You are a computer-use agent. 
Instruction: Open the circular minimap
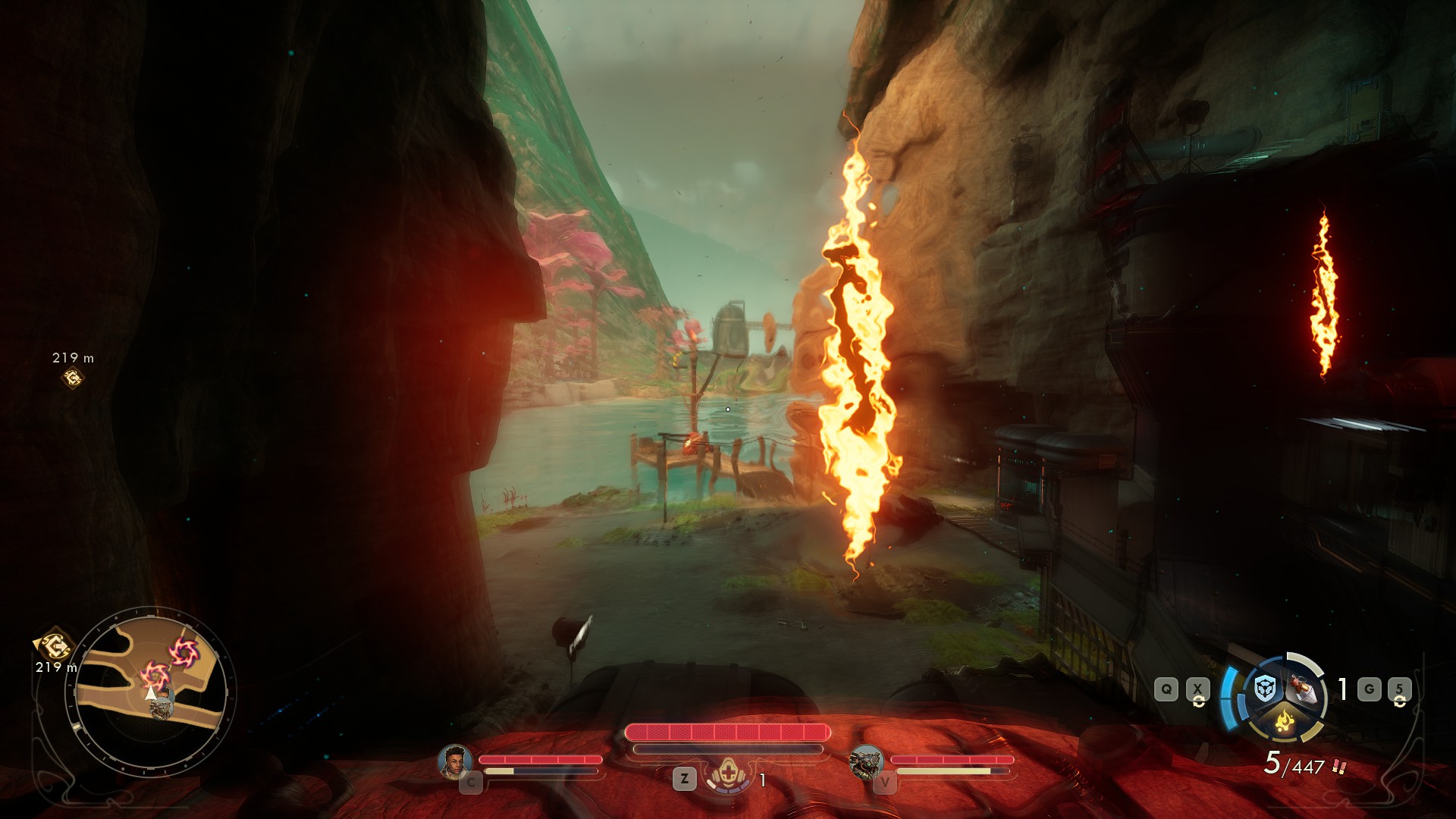point(152,692)
